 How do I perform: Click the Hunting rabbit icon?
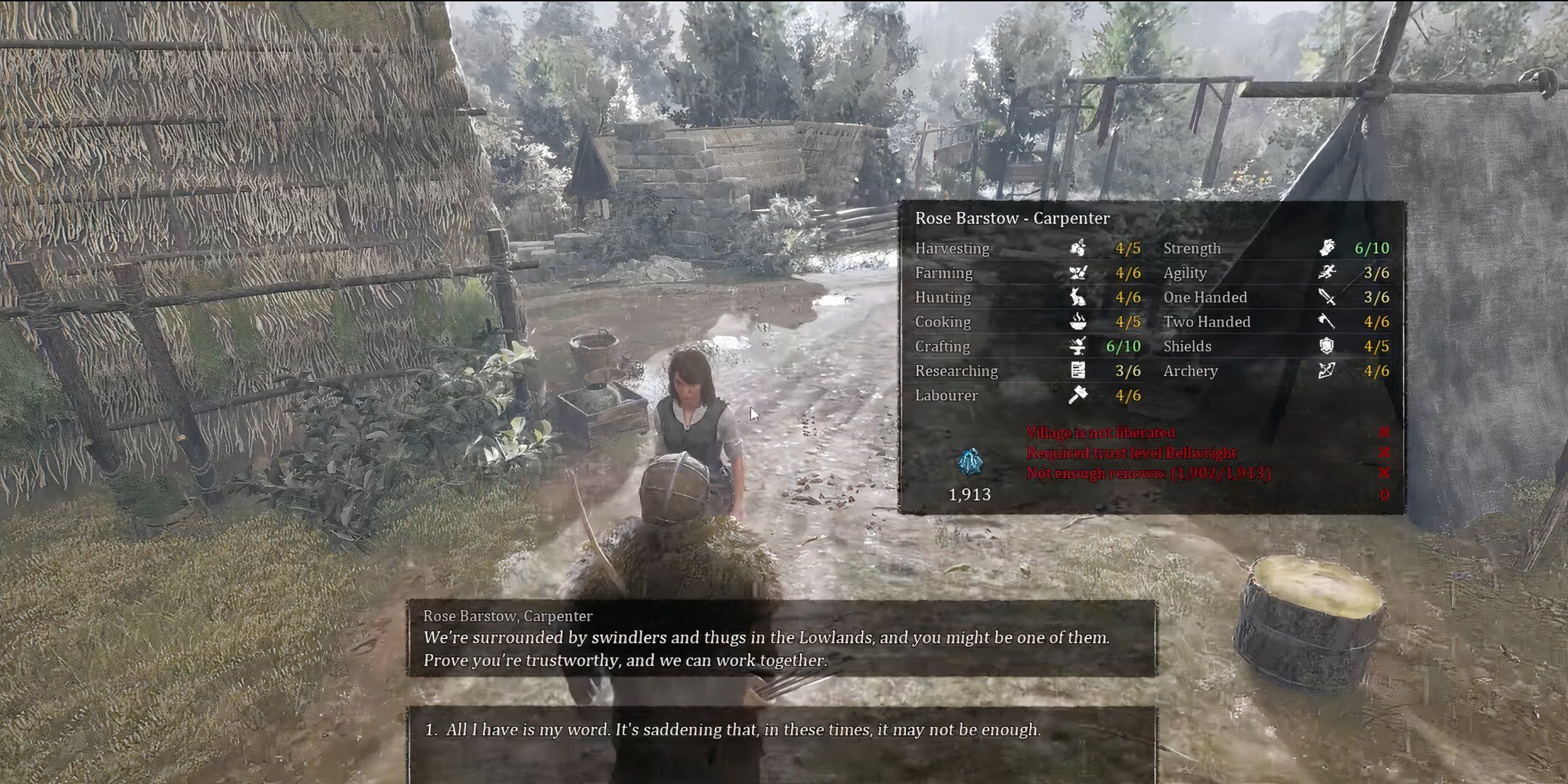pyautogui.click(x=1079, y=298)
